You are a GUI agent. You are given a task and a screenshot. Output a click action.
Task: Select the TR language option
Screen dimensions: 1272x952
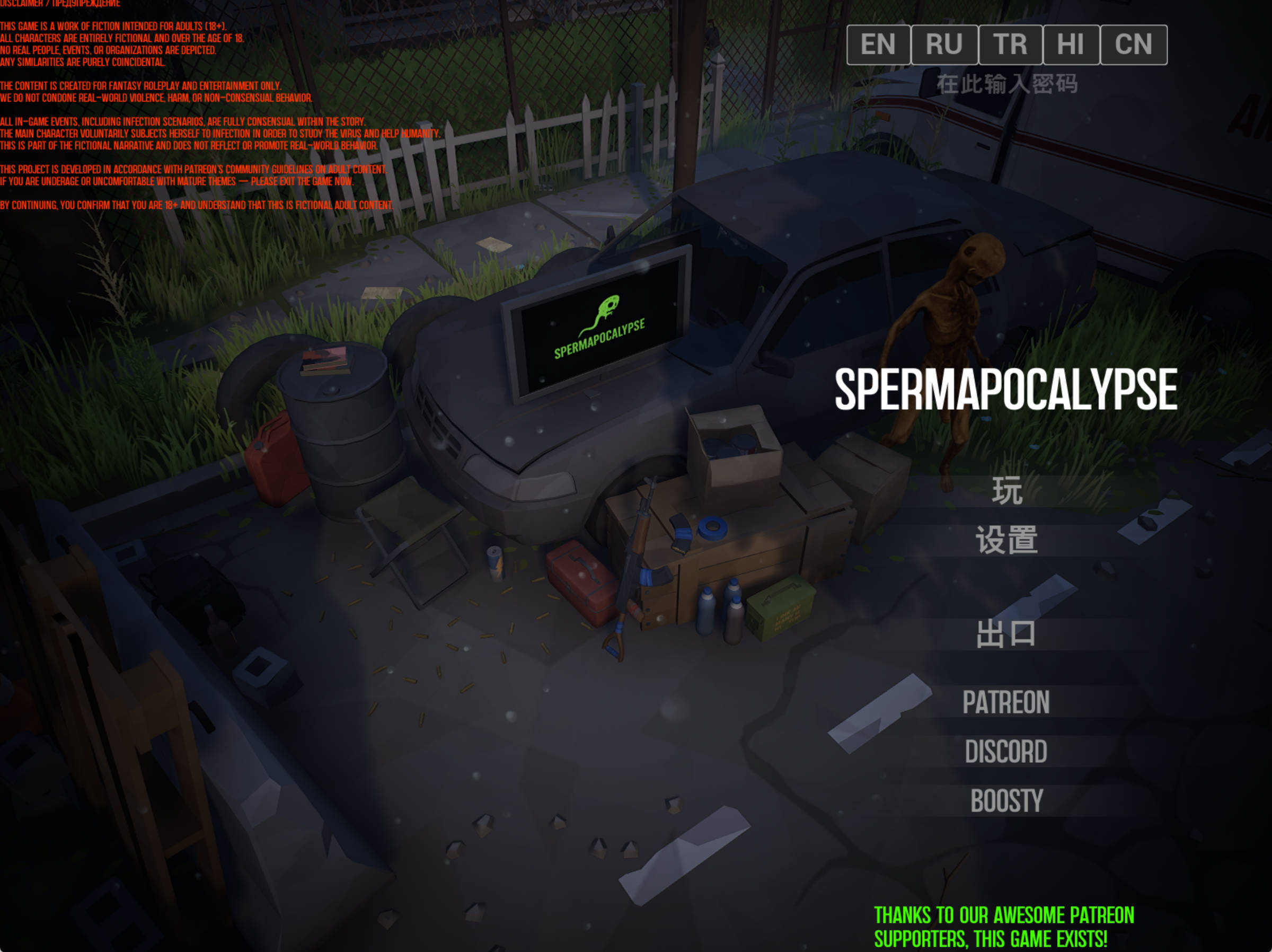(x=1011, y=45)
